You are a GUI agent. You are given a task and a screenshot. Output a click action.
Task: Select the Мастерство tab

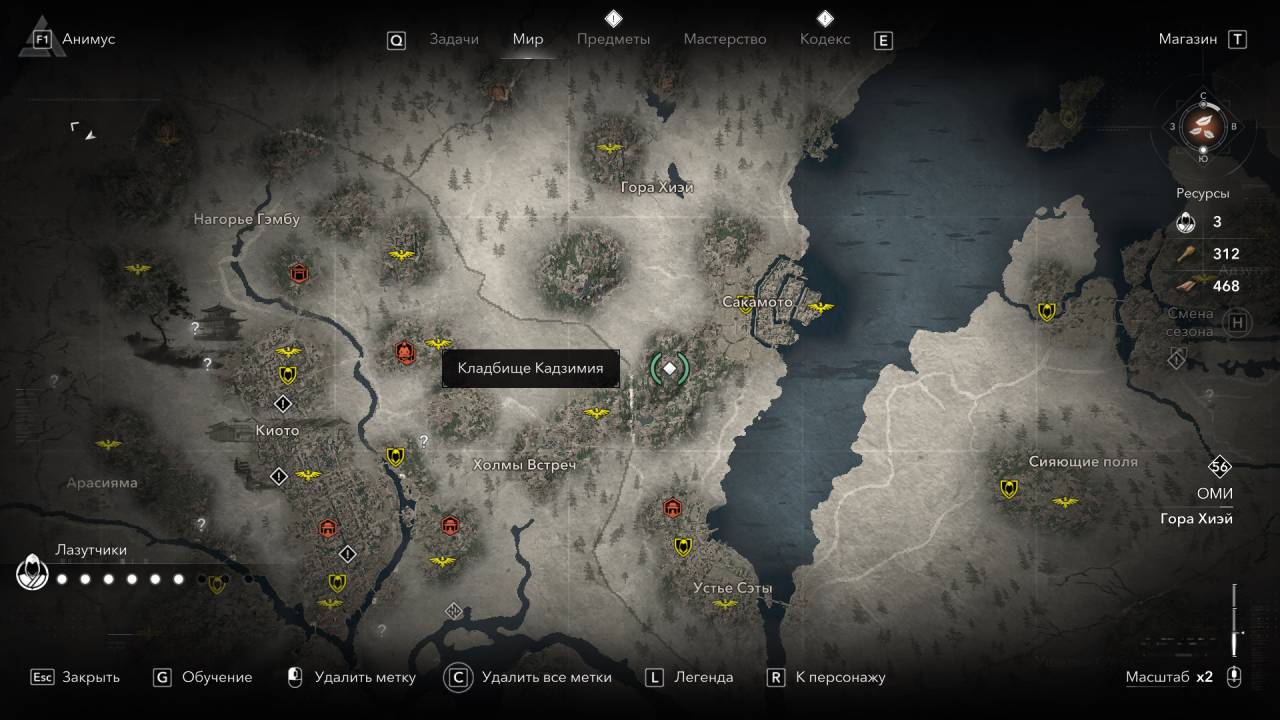[724, 39]
